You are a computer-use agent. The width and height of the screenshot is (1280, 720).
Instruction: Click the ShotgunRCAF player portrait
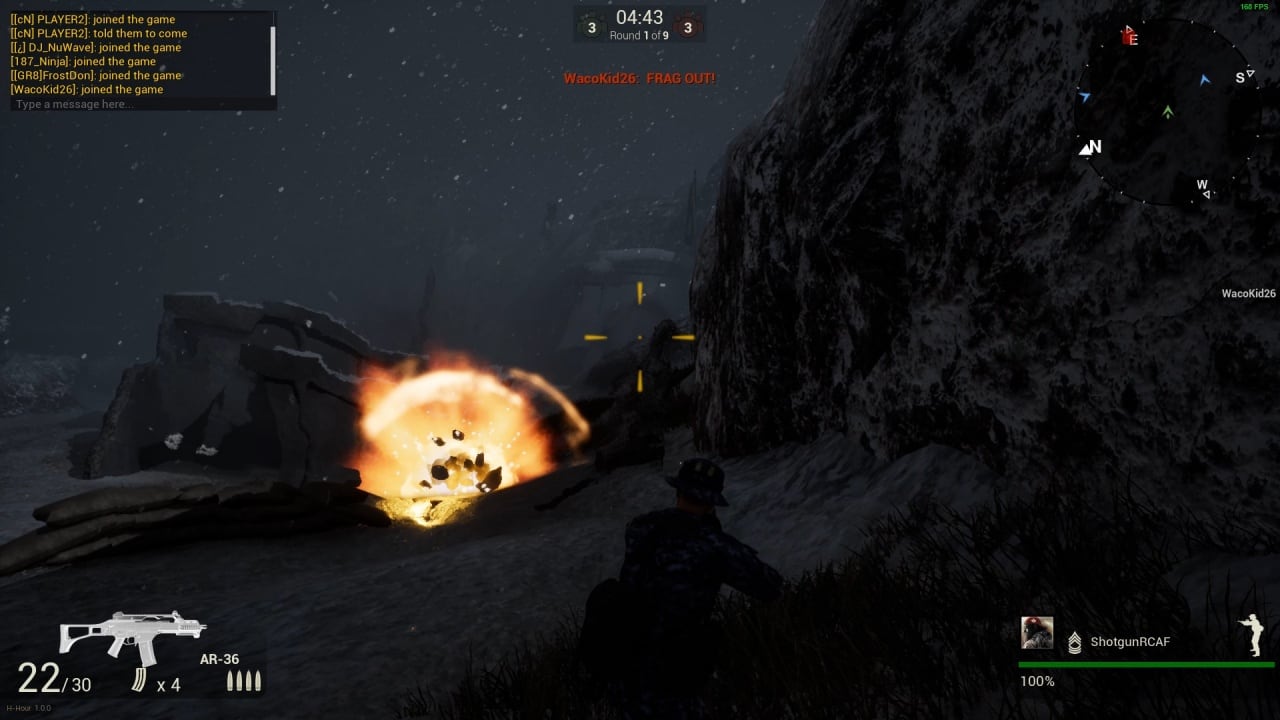[x=1037, y=633]
